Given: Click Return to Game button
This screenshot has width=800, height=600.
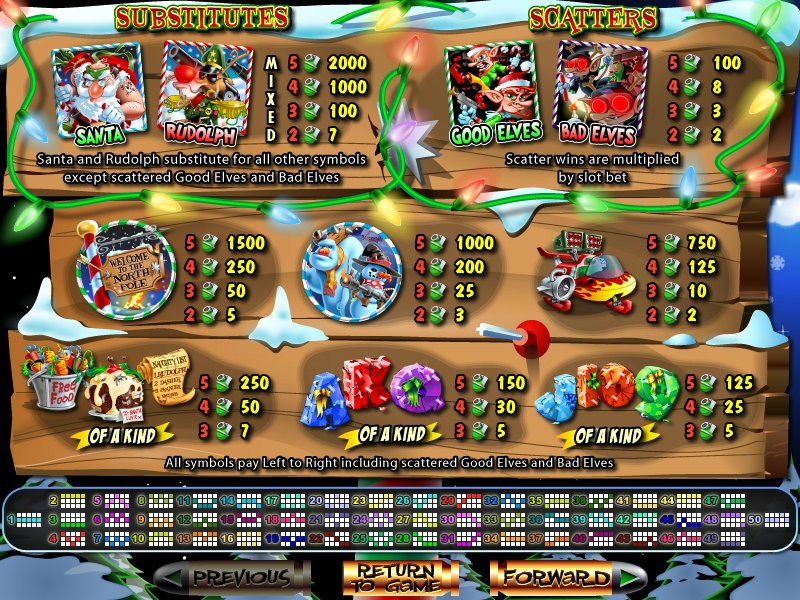Looking at the screenshot, I should pyautogui.click(x=401, y=577).
